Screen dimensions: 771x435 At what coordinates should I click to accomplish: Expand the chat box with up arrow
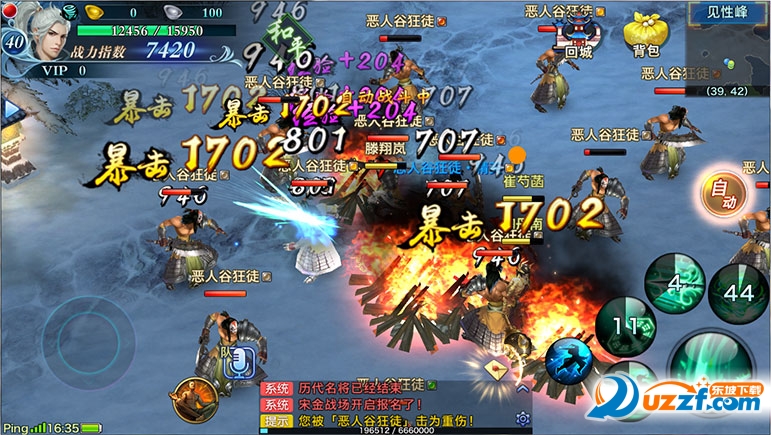click(520, 388)
